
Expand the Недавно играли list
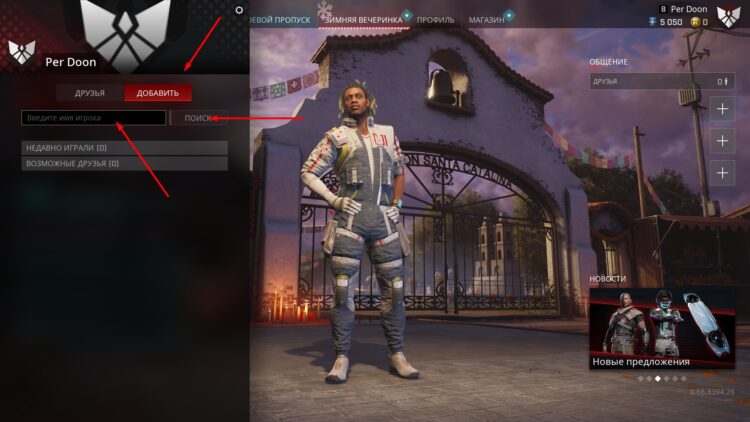click(124, 148)
